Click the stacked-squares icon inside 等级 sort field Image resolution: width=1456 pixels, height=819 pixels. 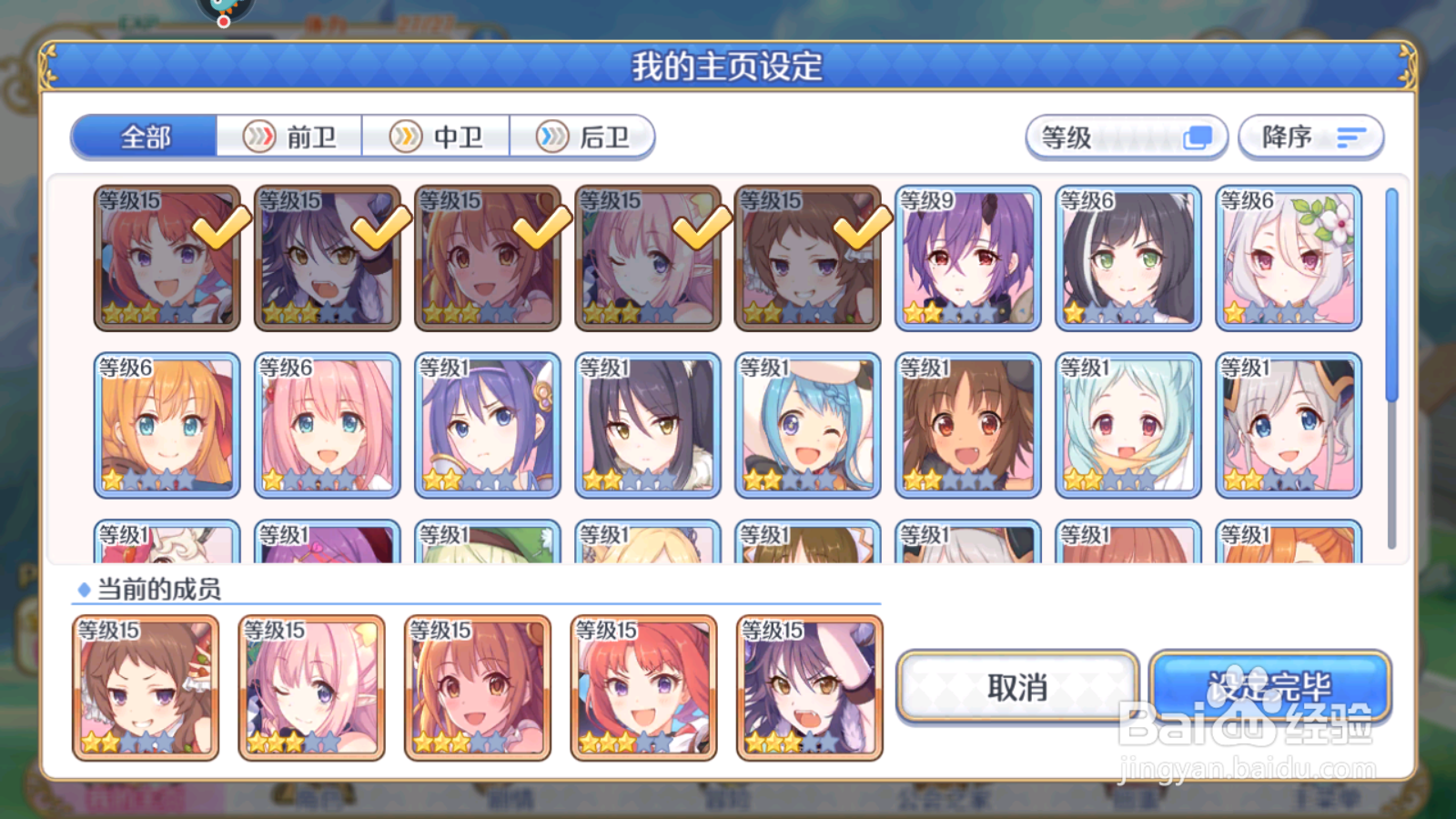[1195, 137]
